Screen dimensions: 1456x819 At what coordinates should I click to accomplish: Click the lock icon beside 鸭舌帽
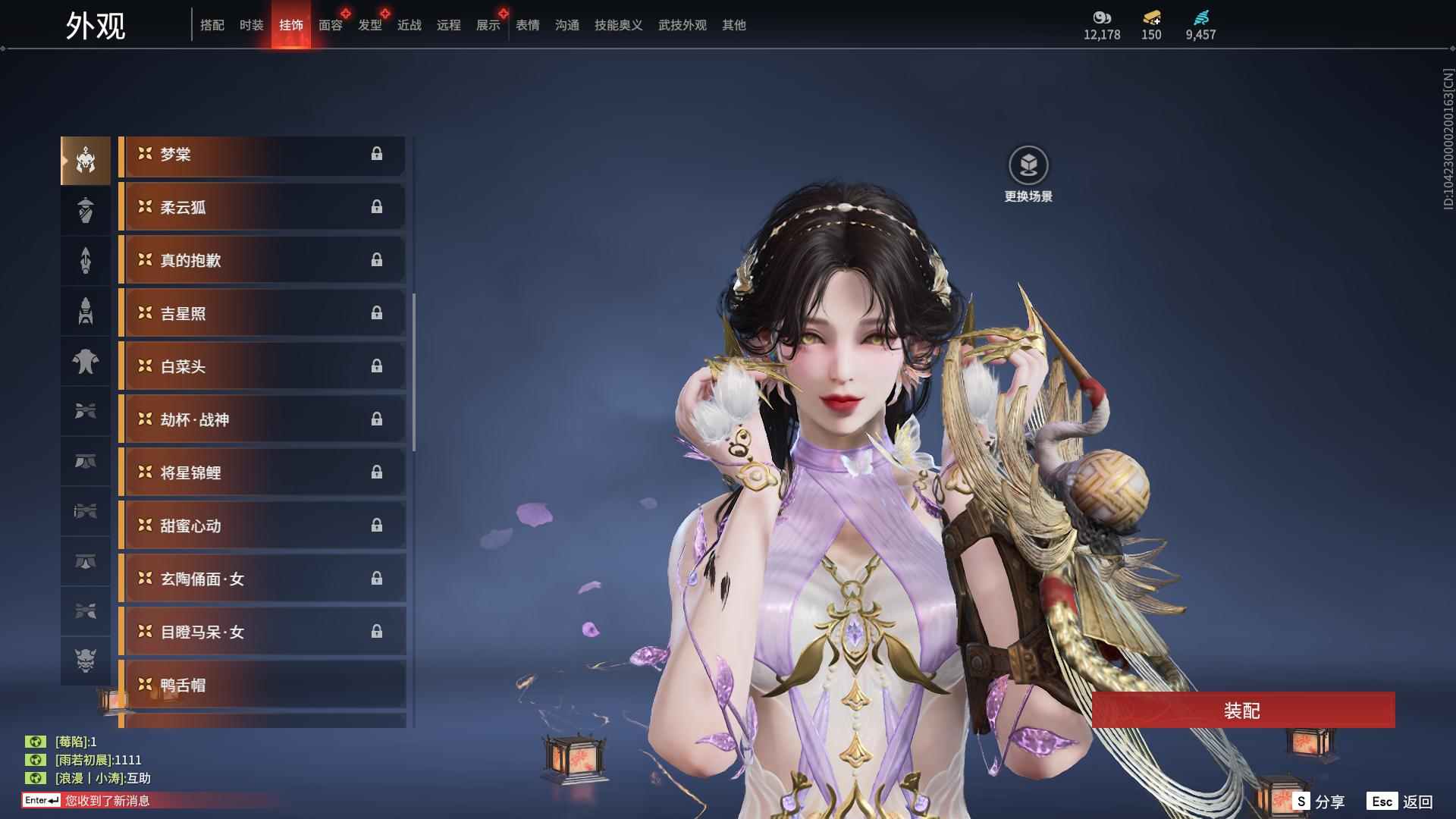pyautogui.click(x=377, y=685)
